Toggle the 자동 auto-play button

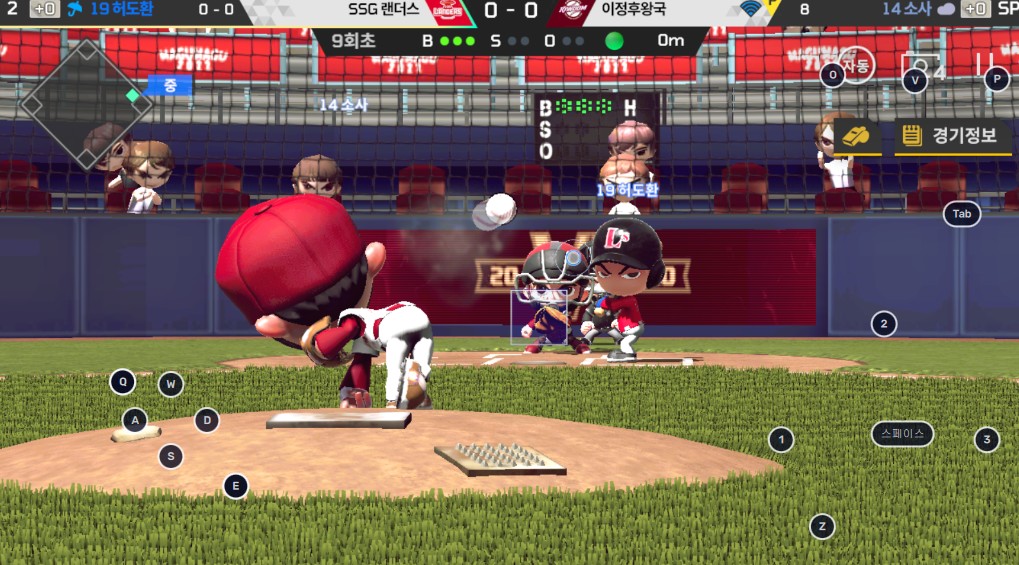click(856, 66)
